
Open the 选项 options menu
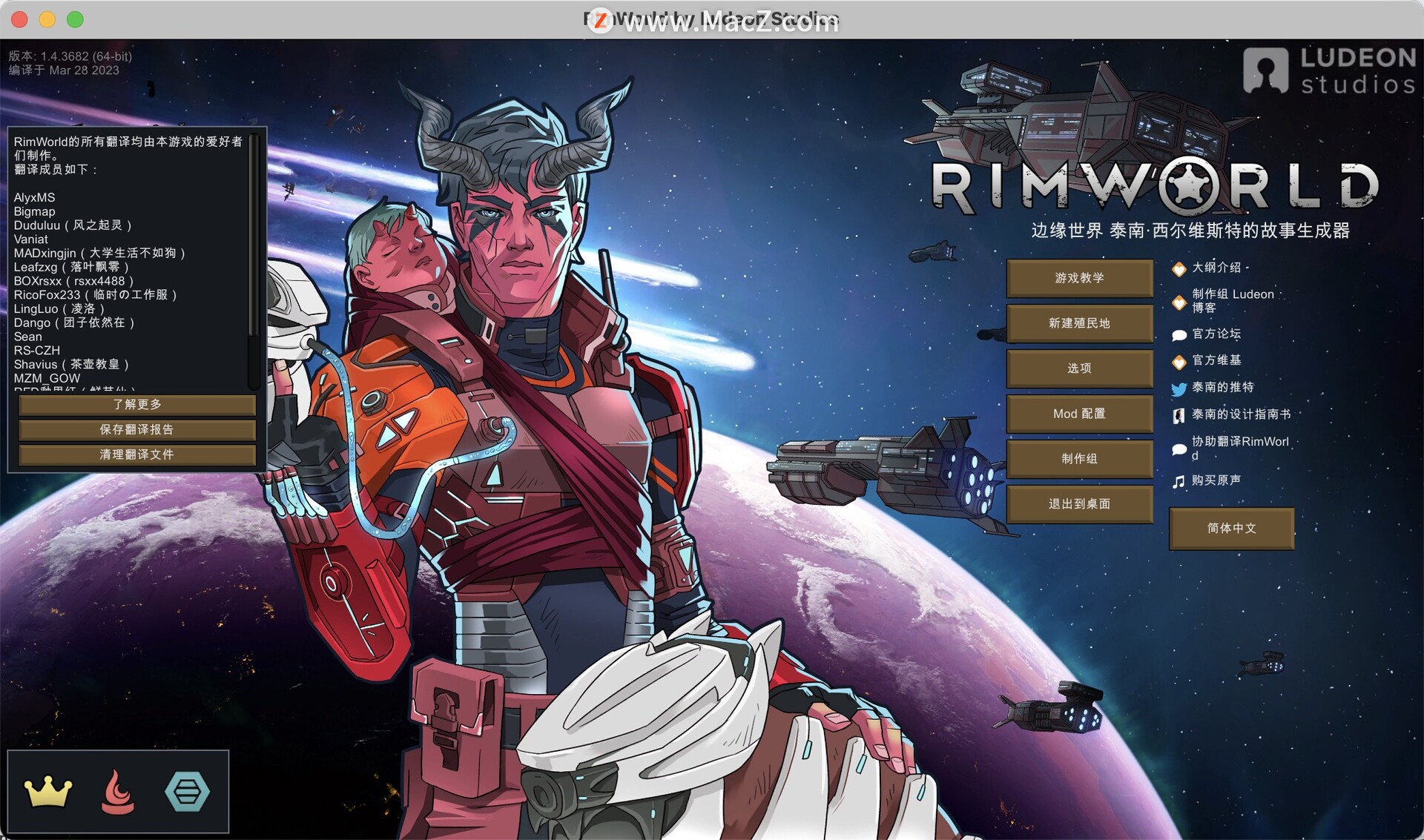point(1080,368)
